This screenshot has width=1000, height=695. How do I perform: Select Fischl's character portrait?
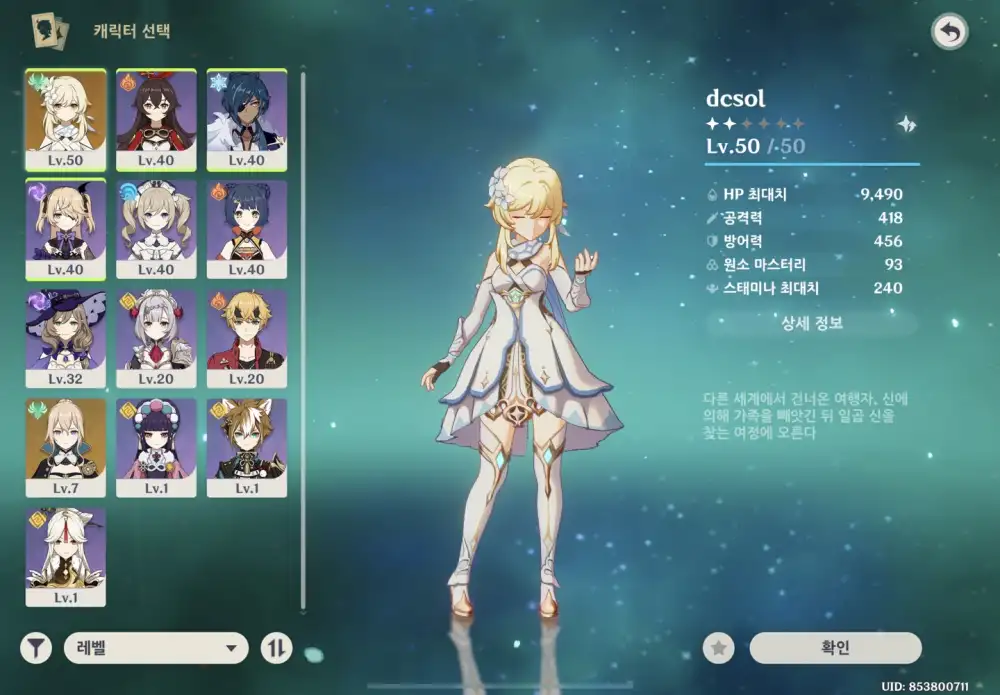tap(65, 229)
